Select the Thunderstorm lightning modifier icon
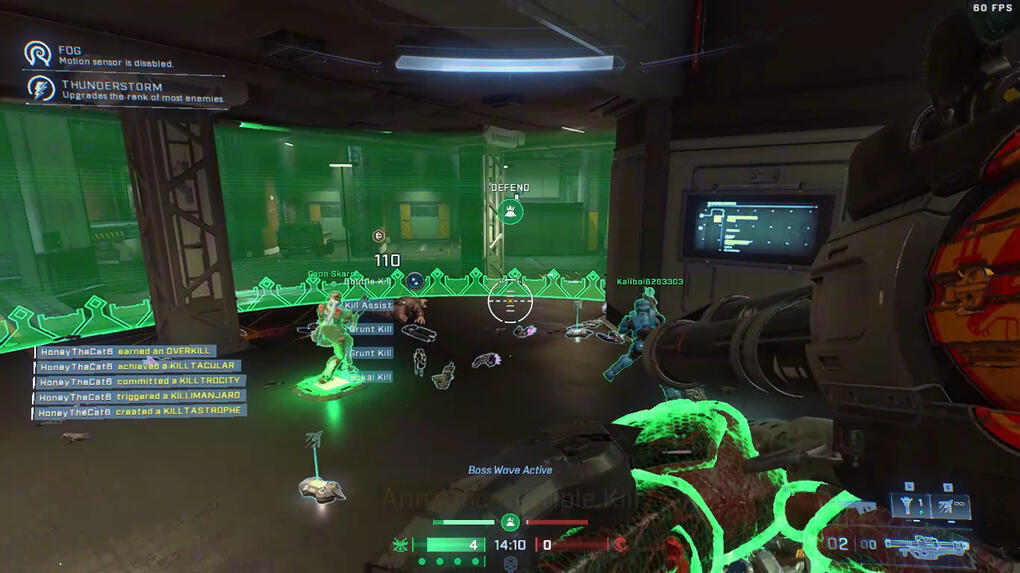This screenshot has width=1020, height=573. pyautogui.click(x=40, y=89)
